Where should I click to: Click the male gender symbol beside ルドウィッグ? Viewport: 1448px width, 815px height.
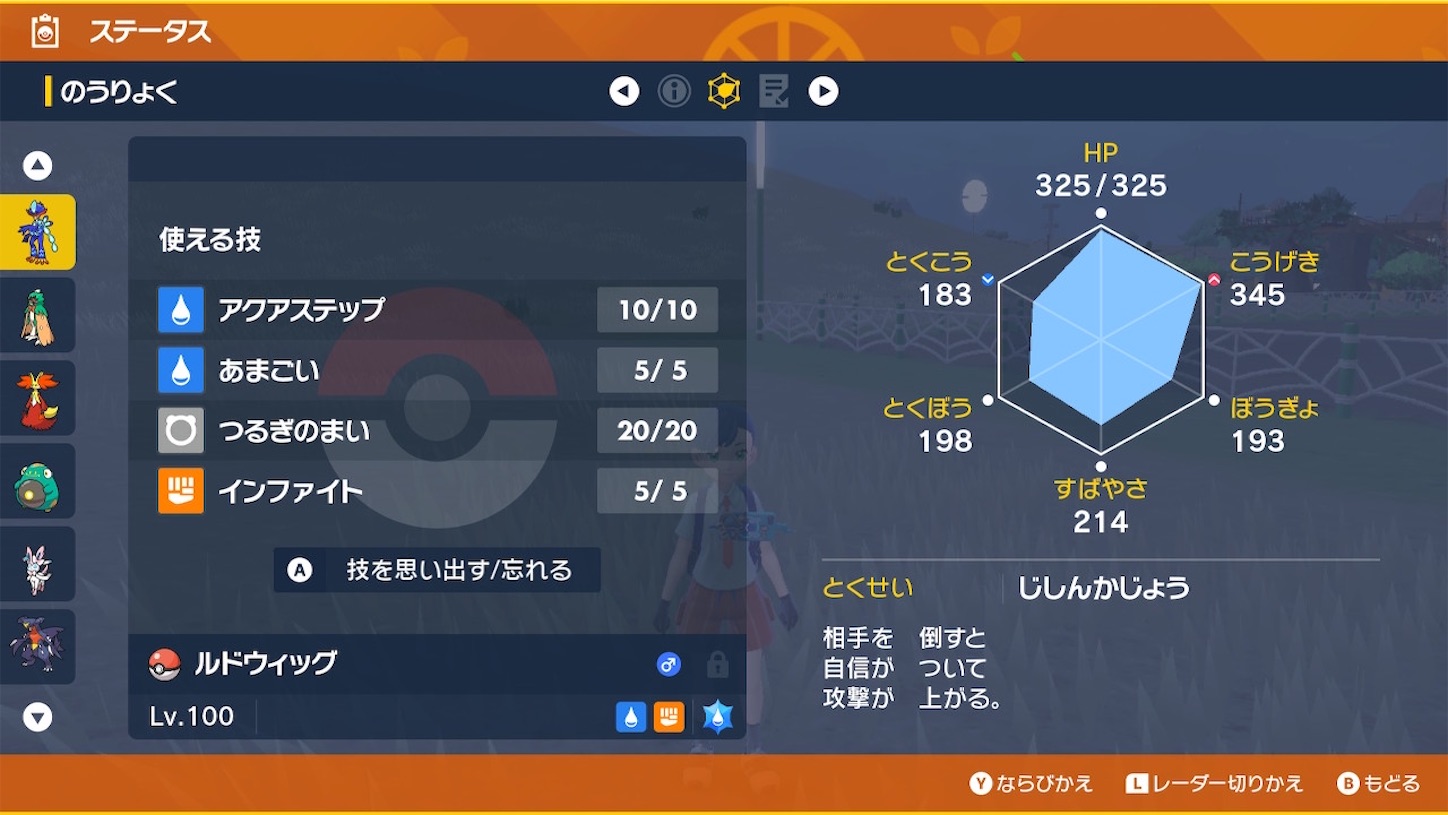coord(668,664)
